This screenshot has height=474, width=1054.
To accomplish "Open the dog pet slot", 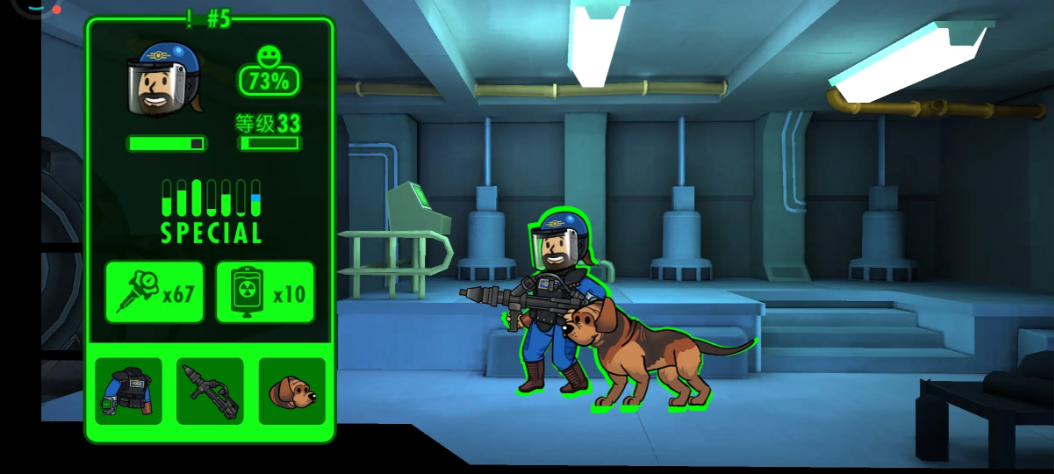I will click(292, 391).
